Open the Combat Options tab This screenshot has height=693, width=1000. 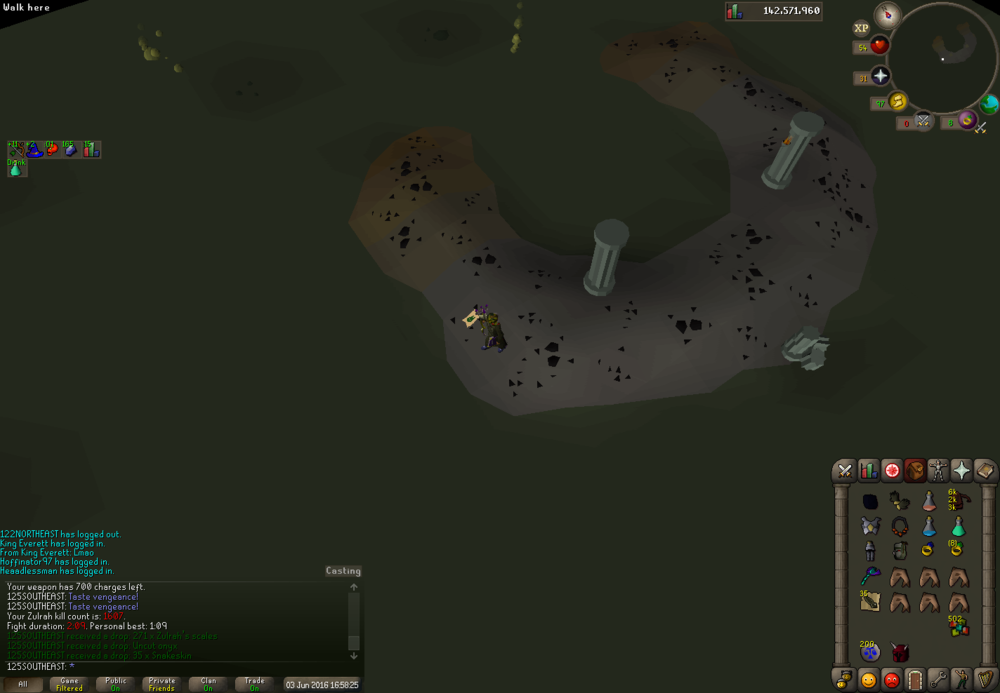point(845,471)
